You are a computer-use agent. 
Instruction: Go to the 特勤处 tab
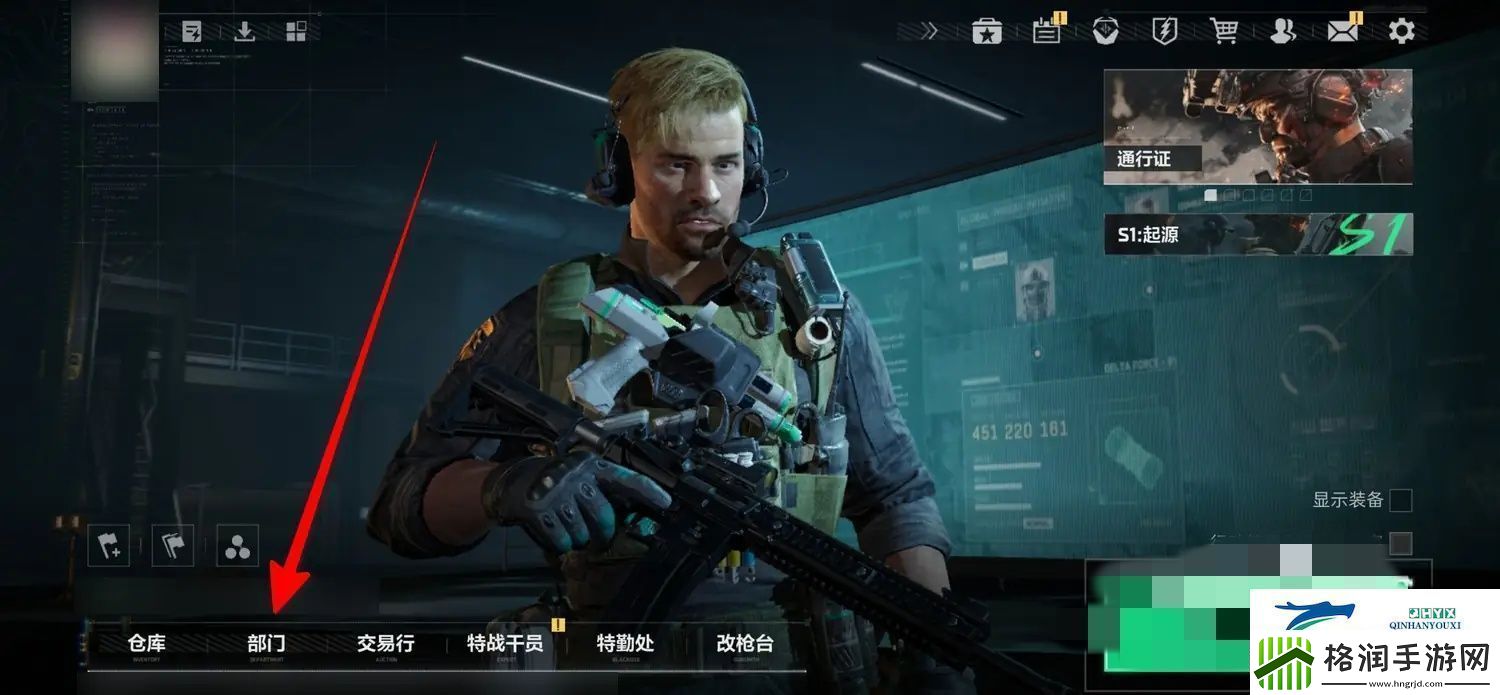[625, 644]
